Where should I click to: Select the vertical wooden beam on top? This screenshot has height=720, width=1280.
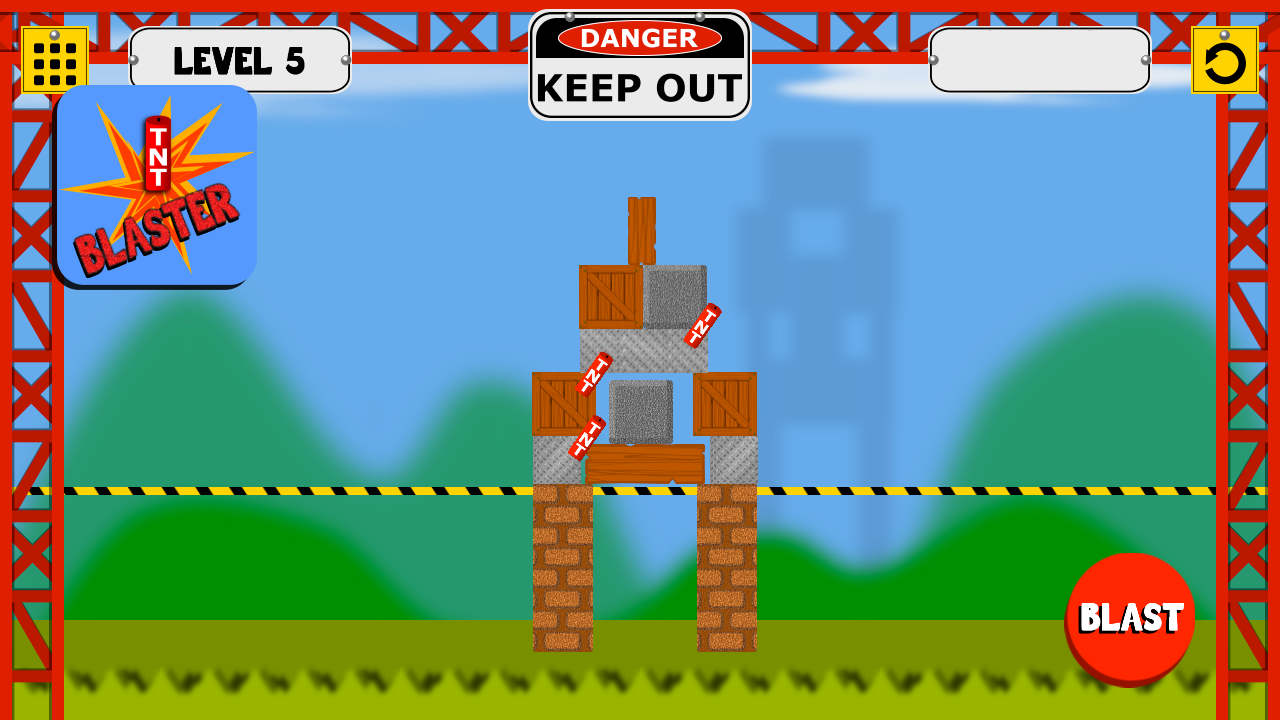(x=640, y=228)
